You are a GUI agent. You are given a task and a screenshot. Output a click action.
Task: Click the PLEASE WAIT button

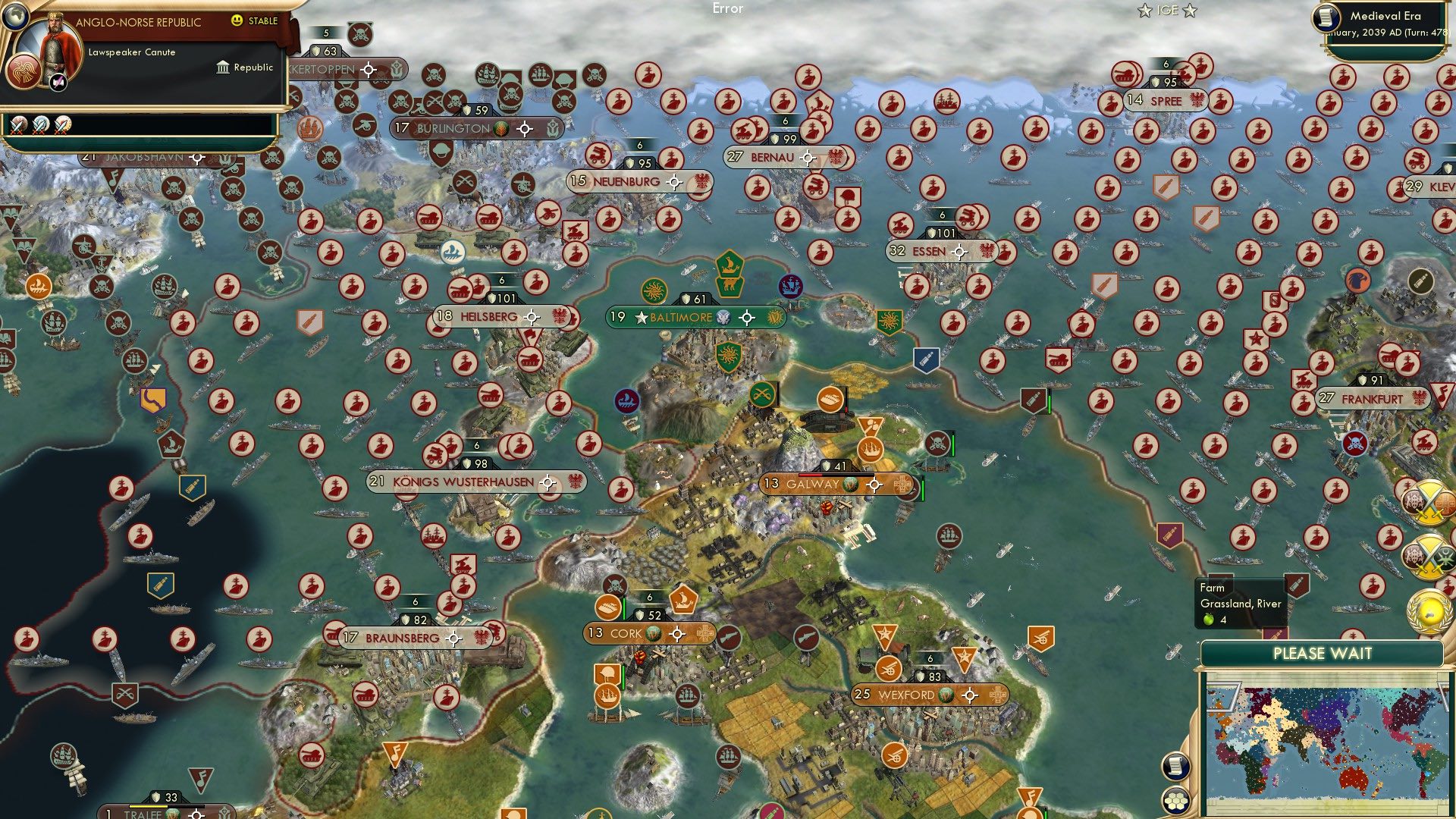point(1324,652)
